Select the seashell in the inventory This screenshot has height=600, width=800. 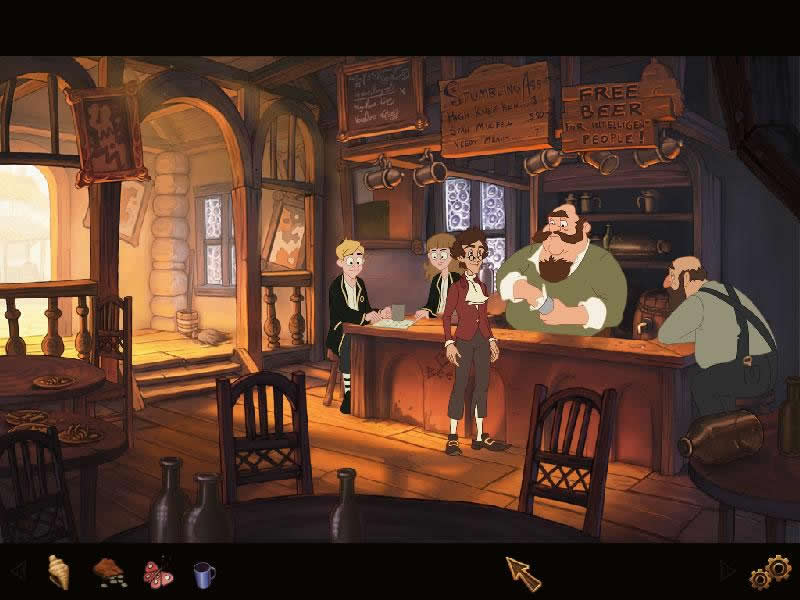59,572
